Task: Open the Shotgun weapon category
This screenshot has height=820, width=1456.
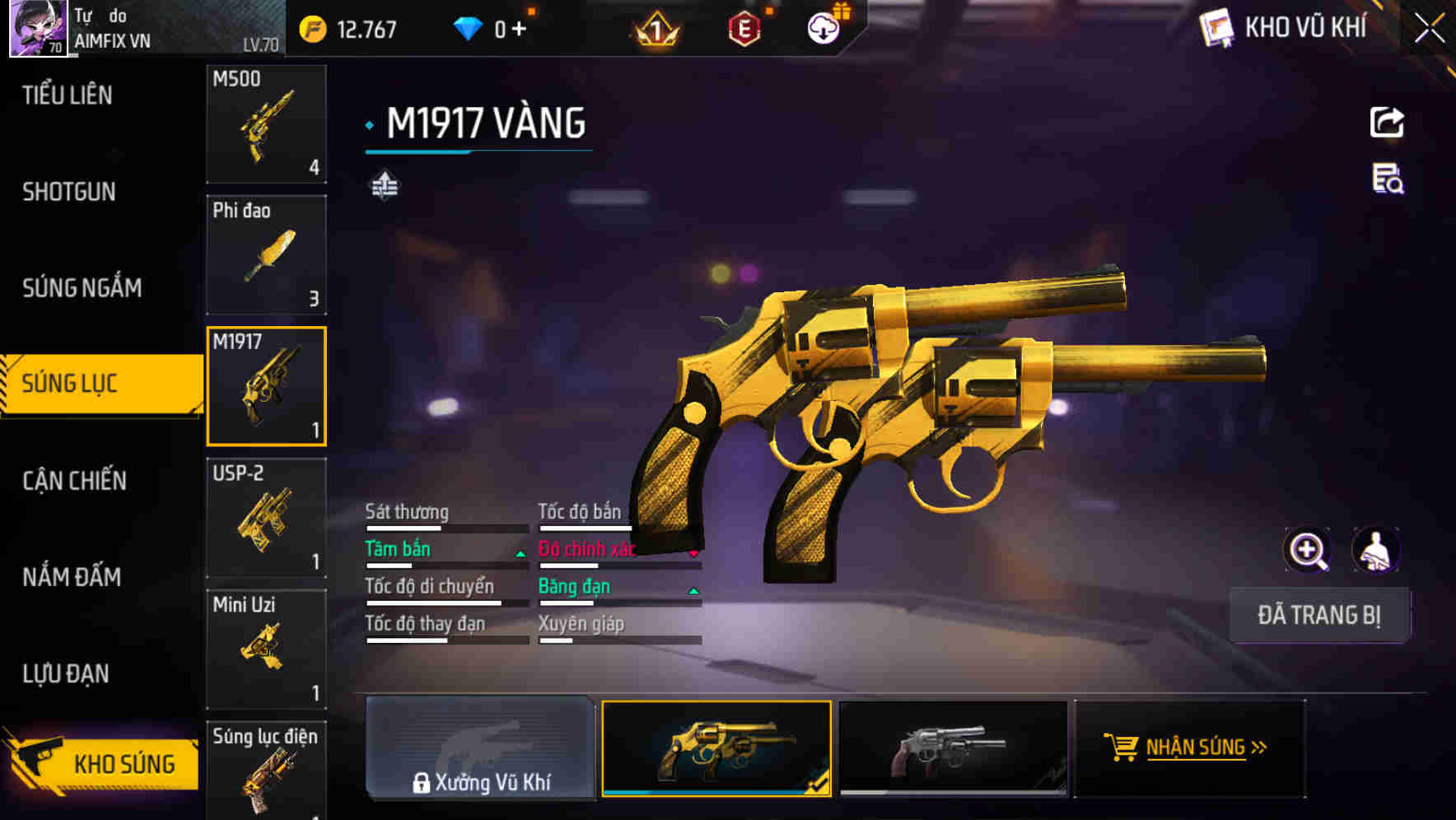Action: [69, 192]
